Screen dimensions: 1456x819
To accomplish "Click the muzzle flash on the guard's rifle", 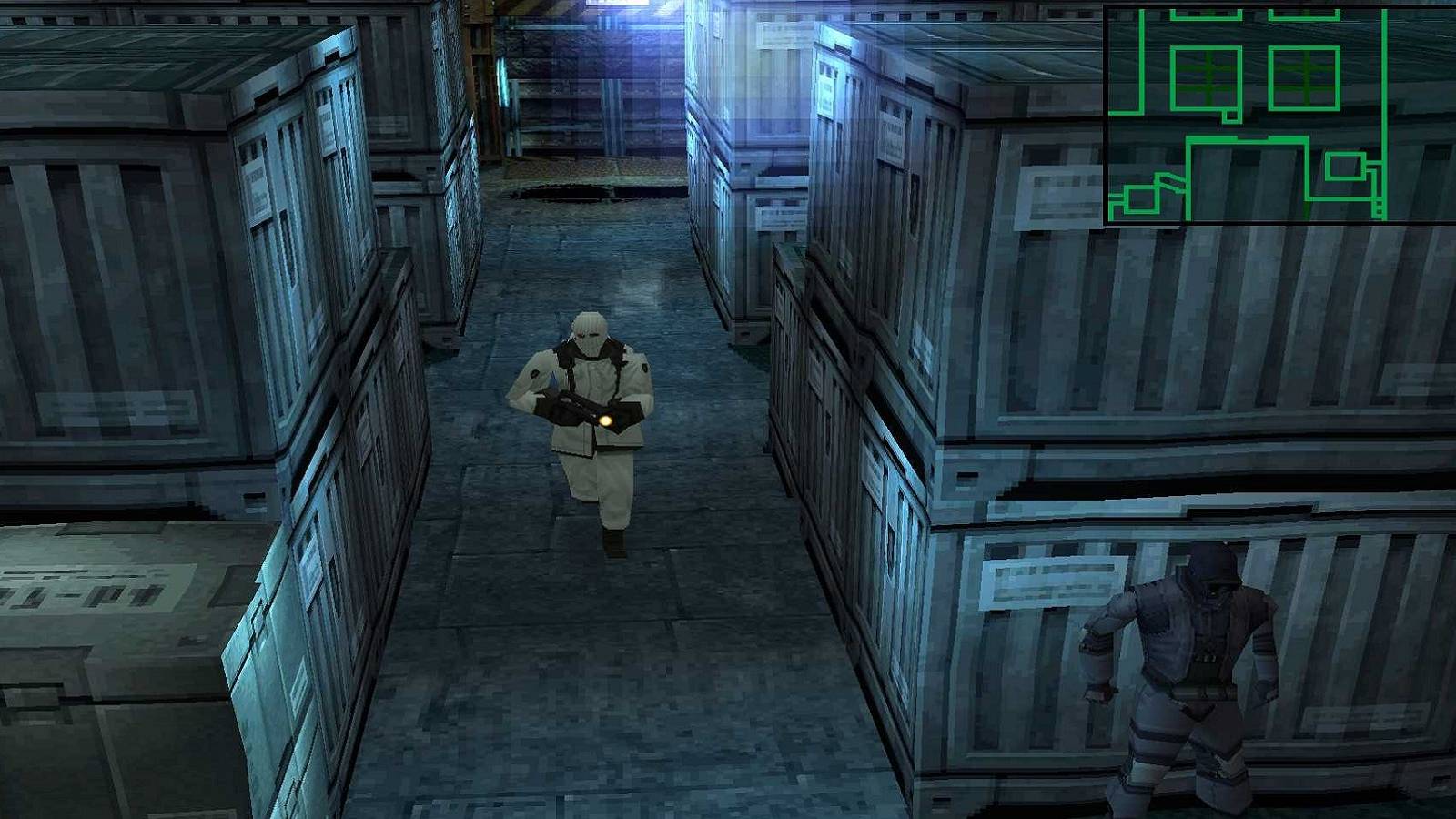I will (605, 419).
